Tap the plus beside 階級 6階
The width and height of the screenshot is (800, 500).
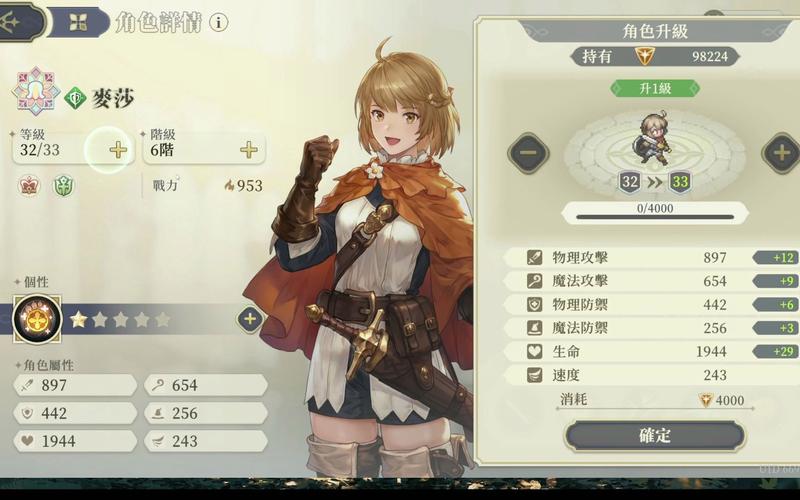248,149
